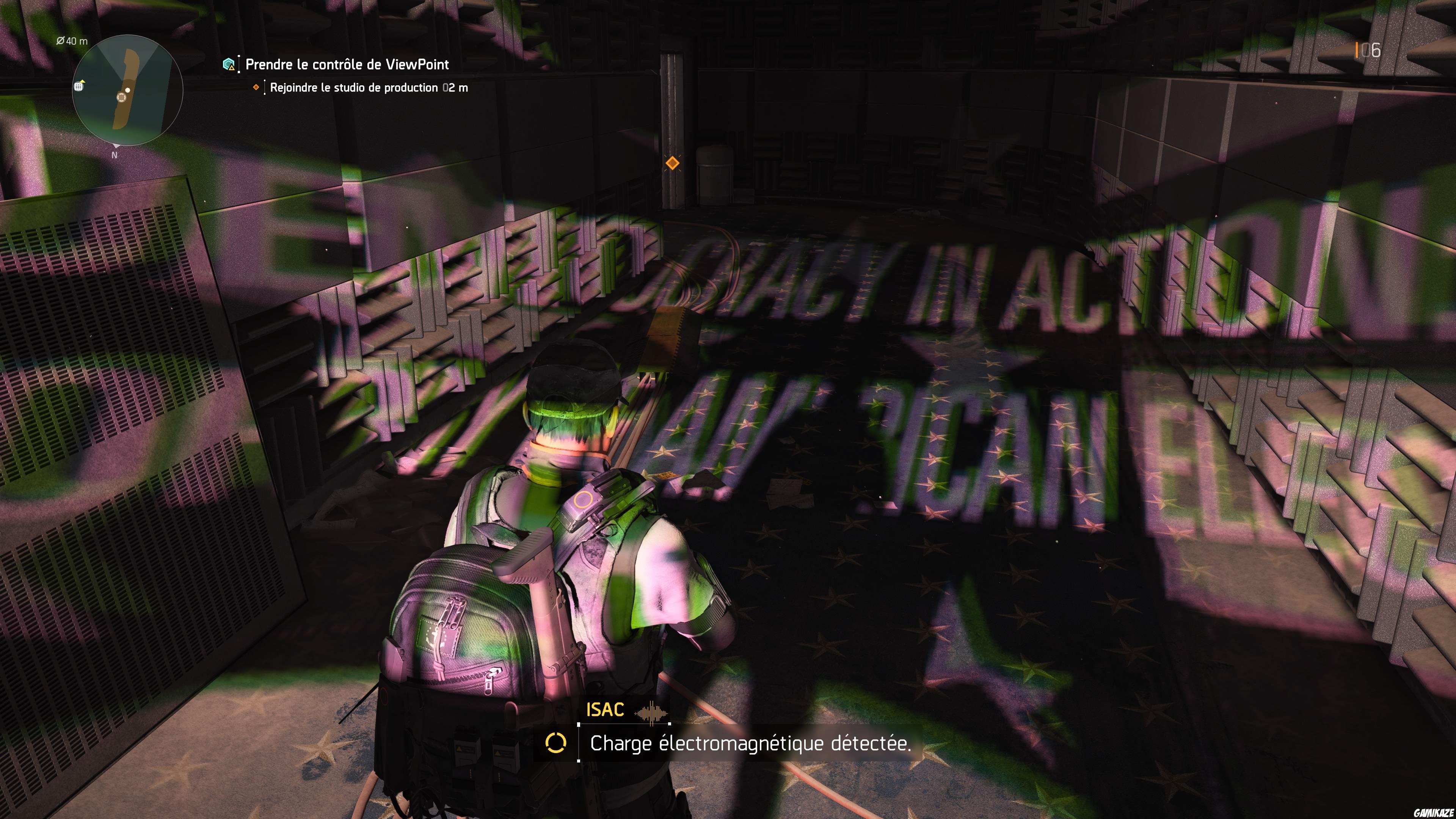The width and height of the screenshot is (1456, 819).
Task: Click the orange diamond sub-objective marker
Action: [257, 89]
